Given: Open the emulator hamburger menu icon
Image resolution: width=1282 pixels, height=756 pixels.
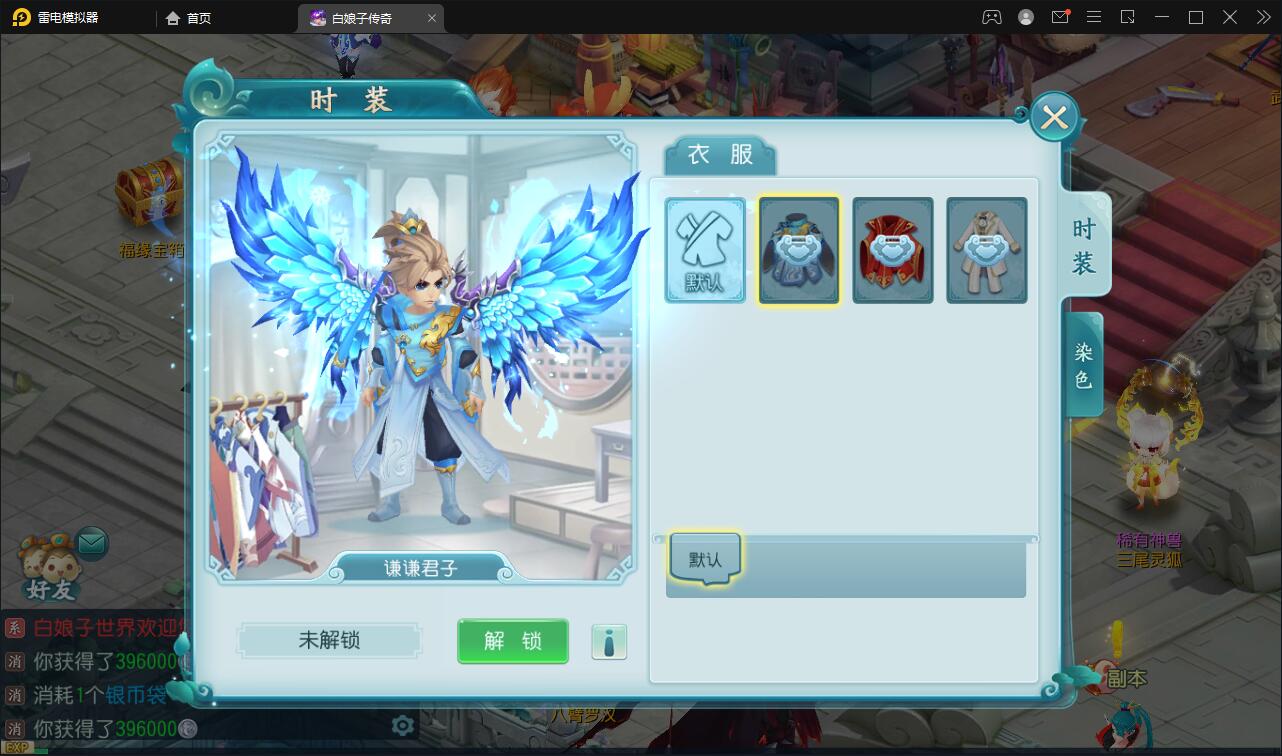Looking at the screenshot, I should pos(1094,17).
